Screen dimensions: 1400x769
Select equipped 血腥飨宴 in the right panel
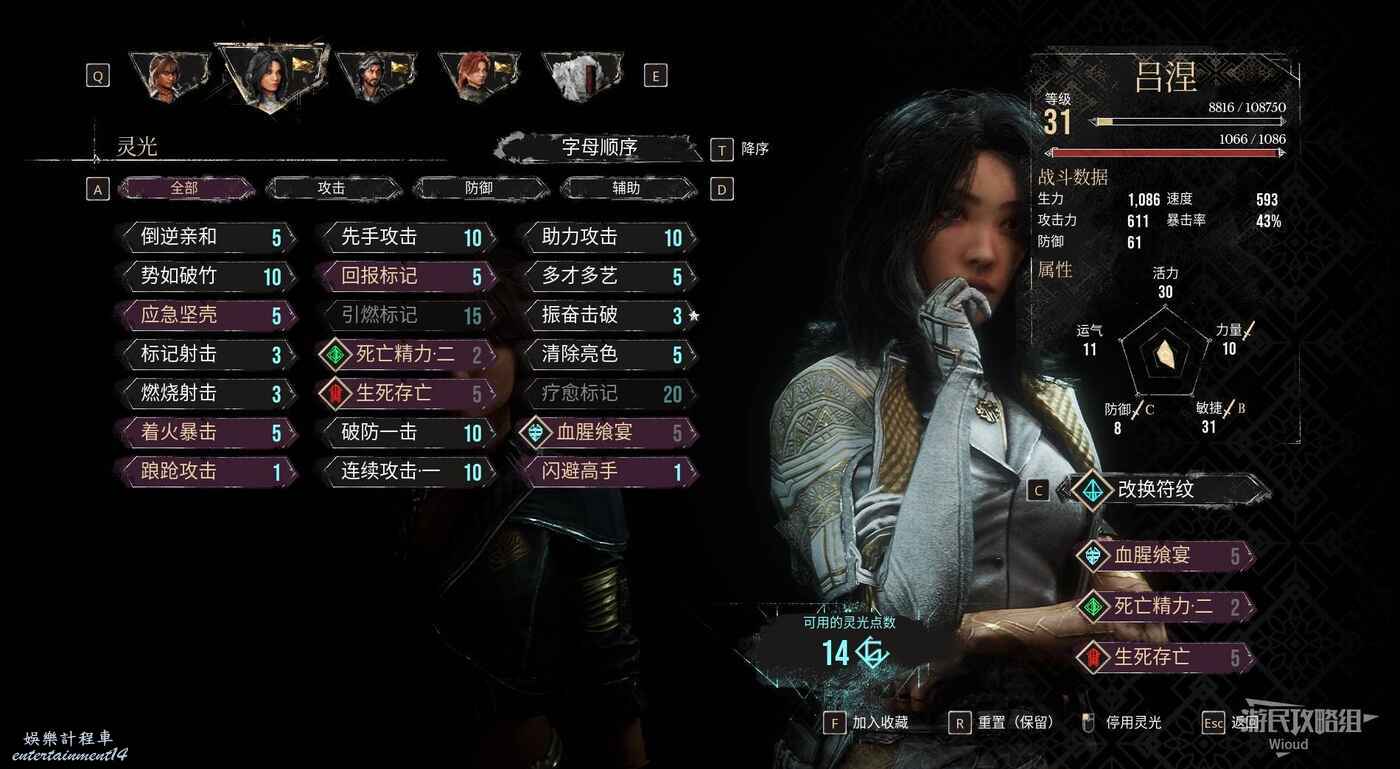tap(1165, 555)
